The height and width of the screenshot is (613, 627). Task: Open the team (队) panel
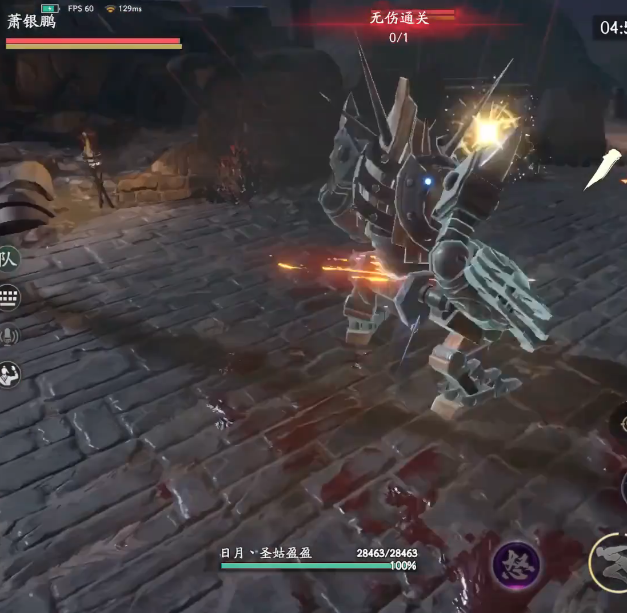[x=9, y=260]
